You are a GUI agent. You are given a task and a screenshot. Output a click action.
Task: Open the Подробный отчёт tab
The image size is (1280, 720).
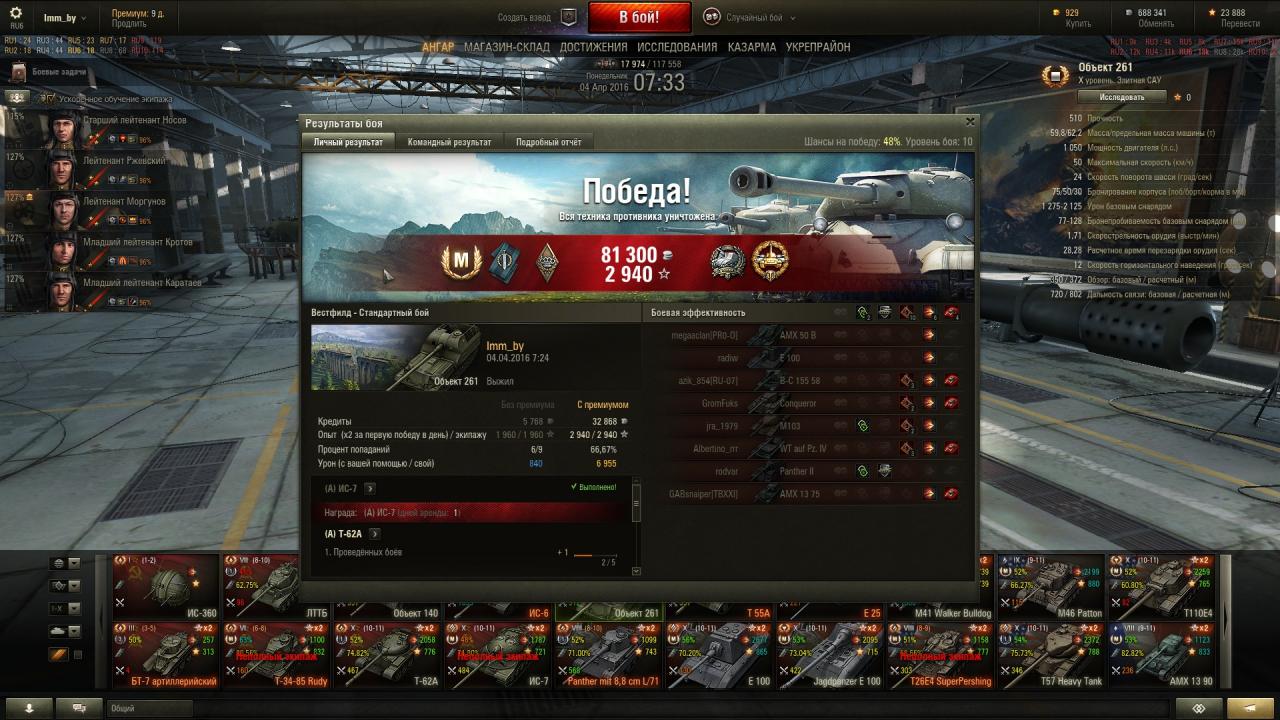(x=548, y=142)
